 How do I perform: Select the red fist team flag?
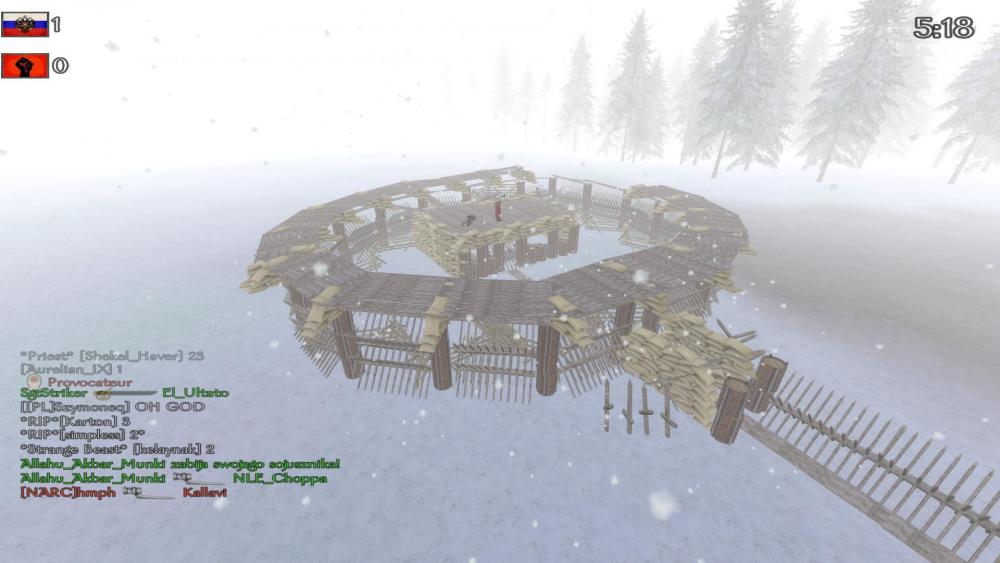point(25,66)
